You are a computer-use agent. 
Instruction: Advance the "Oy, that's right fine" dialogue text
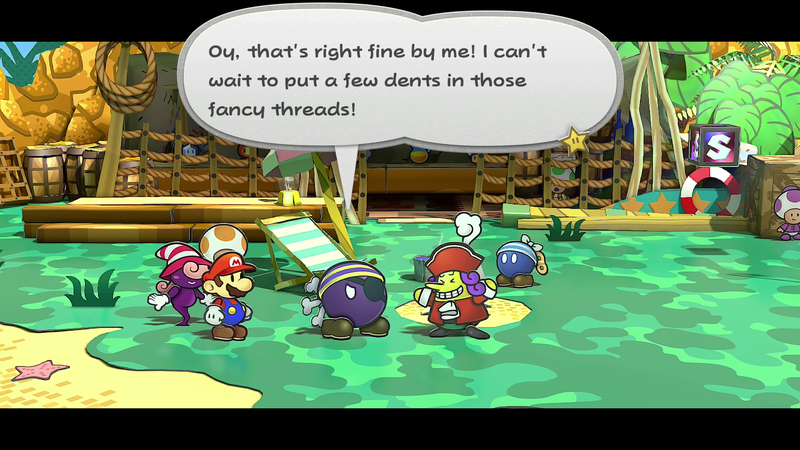coord(400,78)
